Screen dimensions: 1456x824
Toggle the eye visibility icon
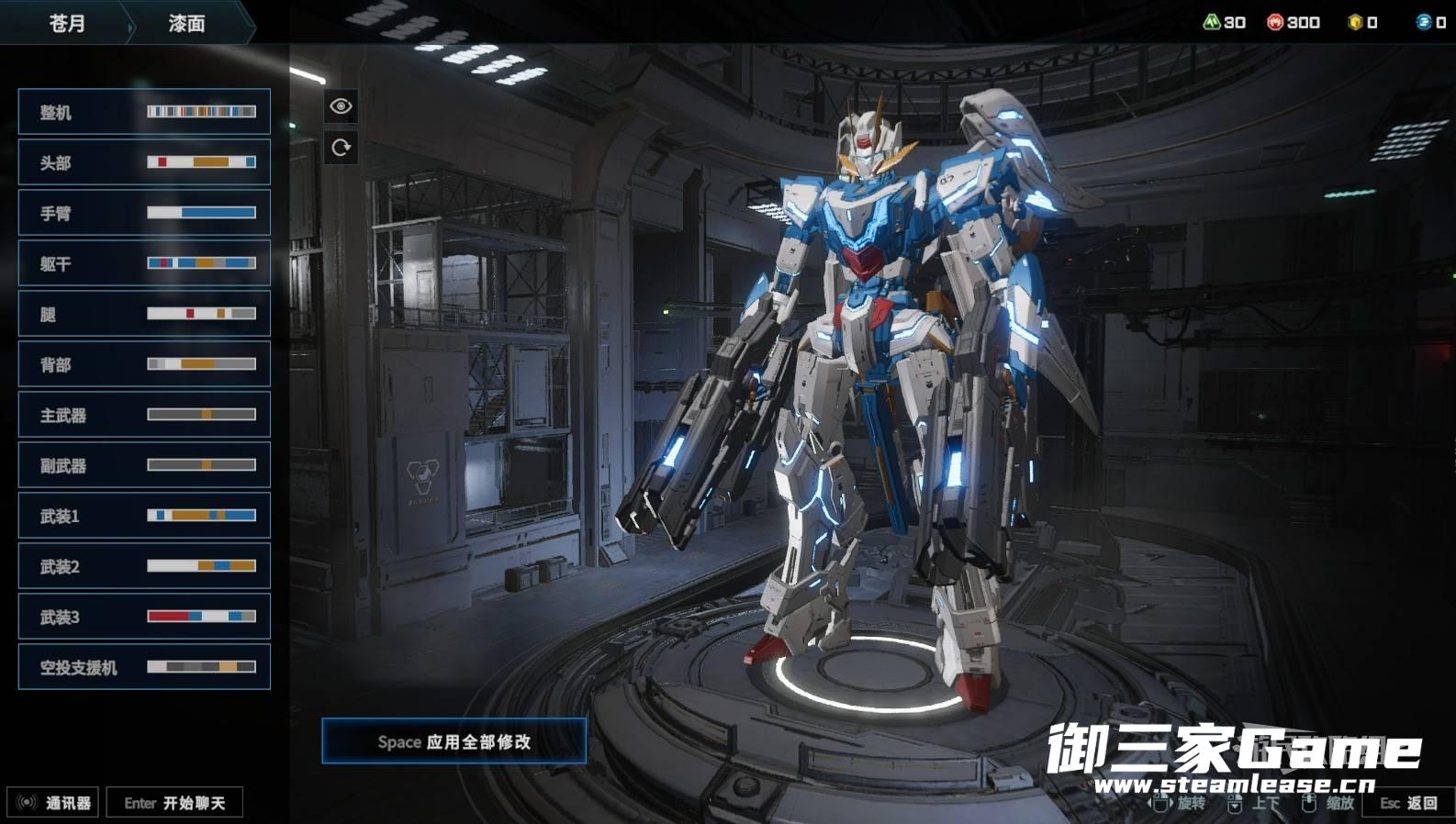341,106
